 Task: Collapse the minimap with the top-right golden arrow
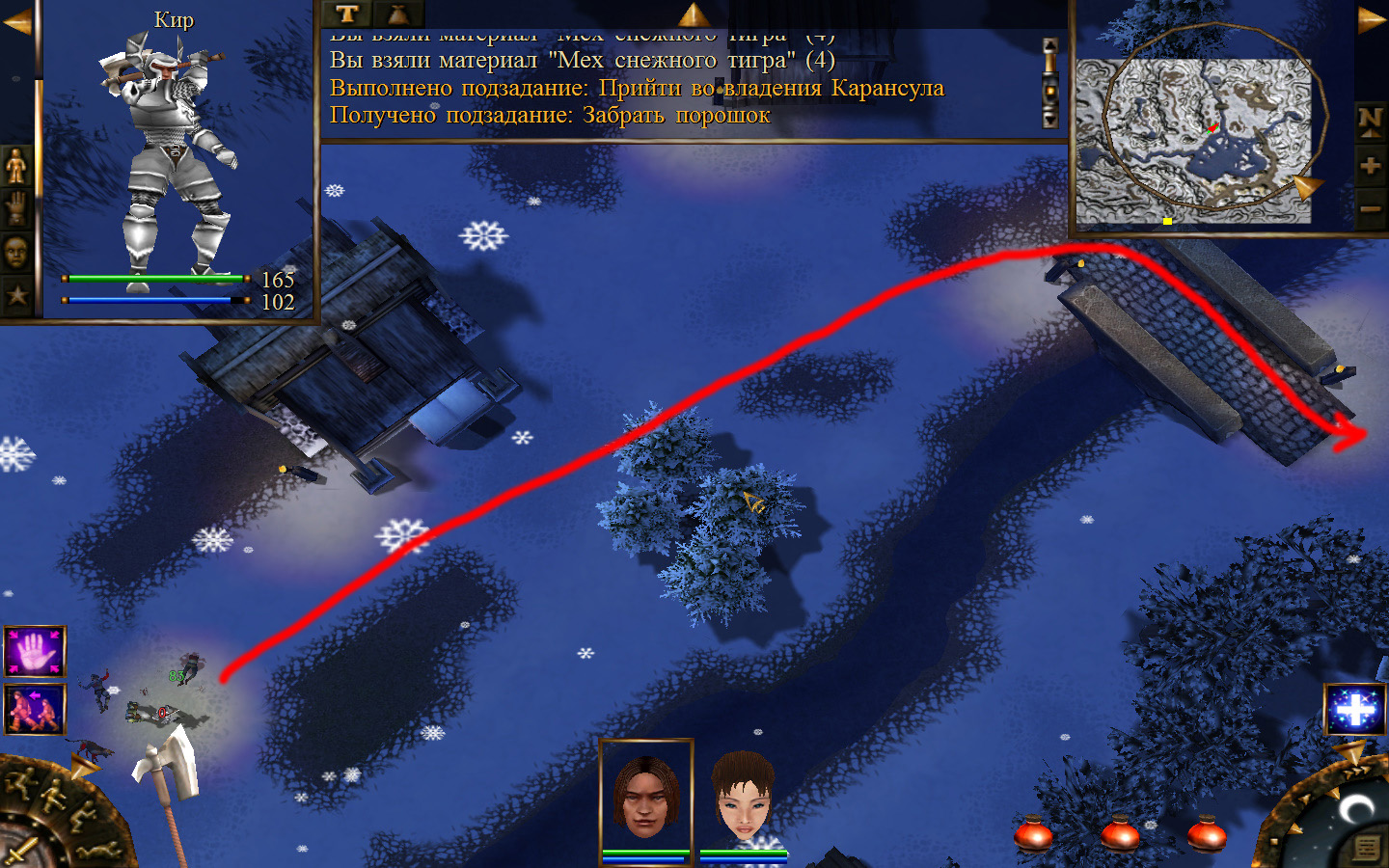coord(1371,20)
